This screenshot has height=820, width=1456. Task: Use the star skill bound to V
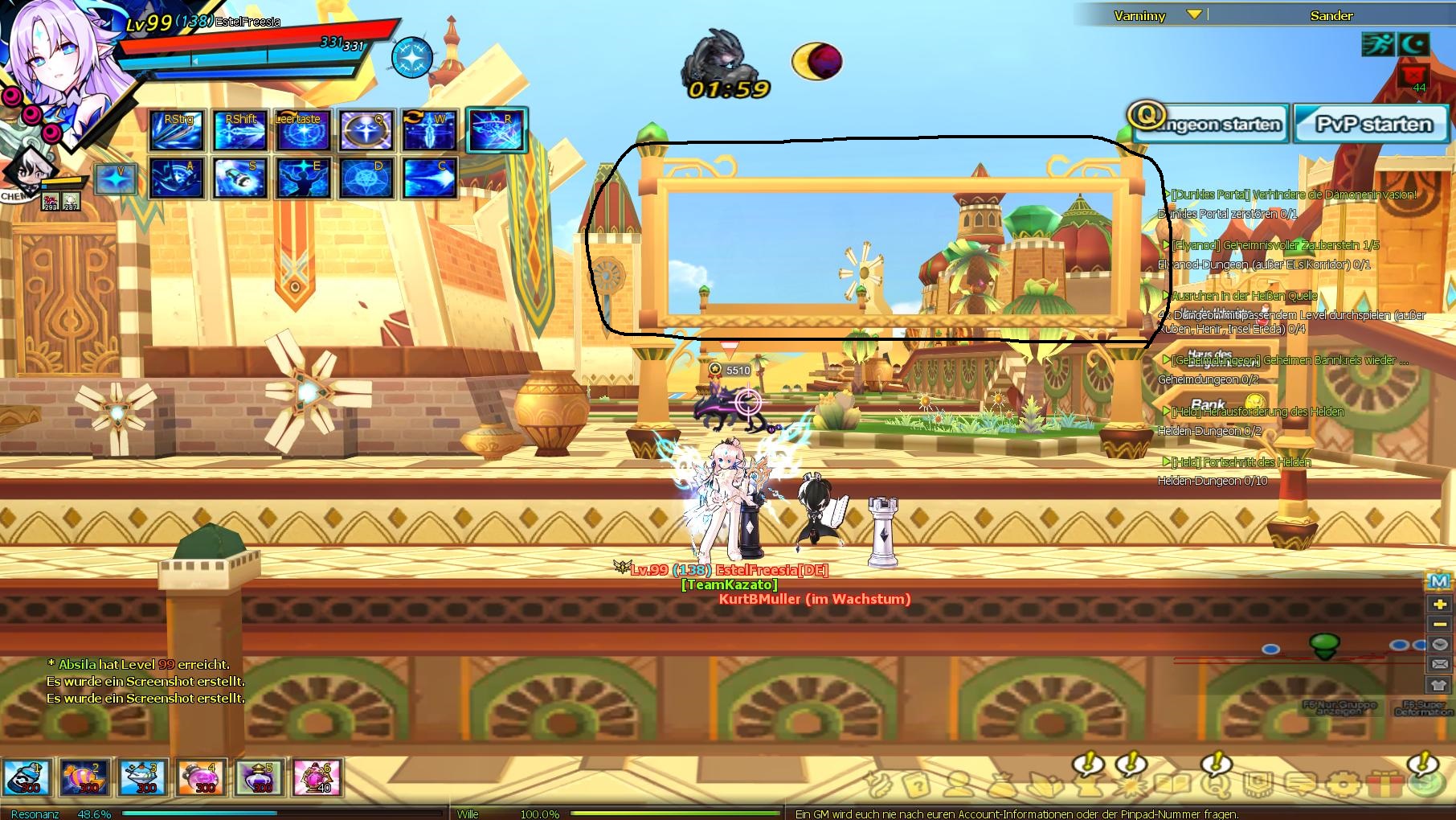click(115, 178)
